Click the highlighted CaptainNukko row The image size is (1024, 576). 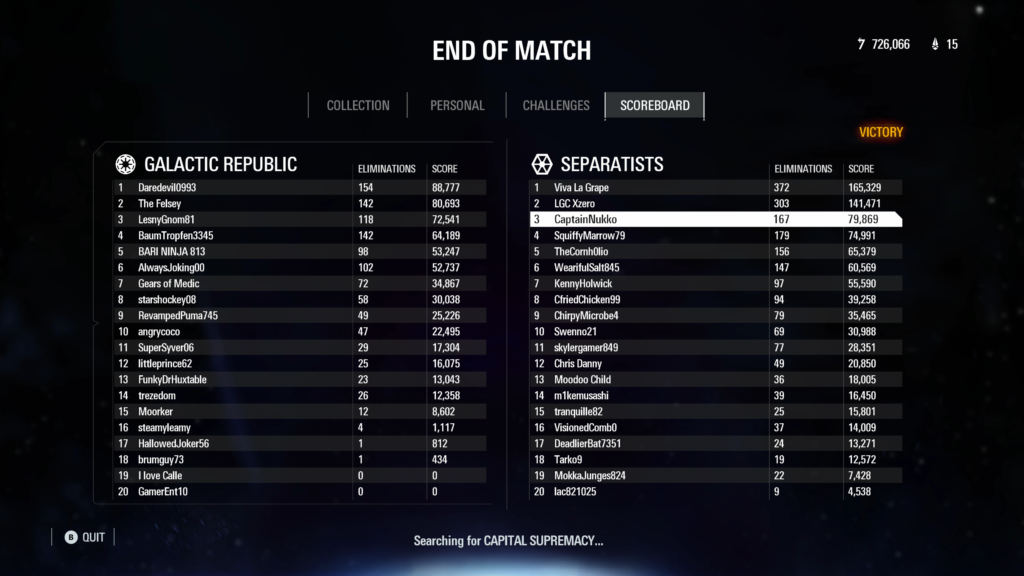click(714, 219)
